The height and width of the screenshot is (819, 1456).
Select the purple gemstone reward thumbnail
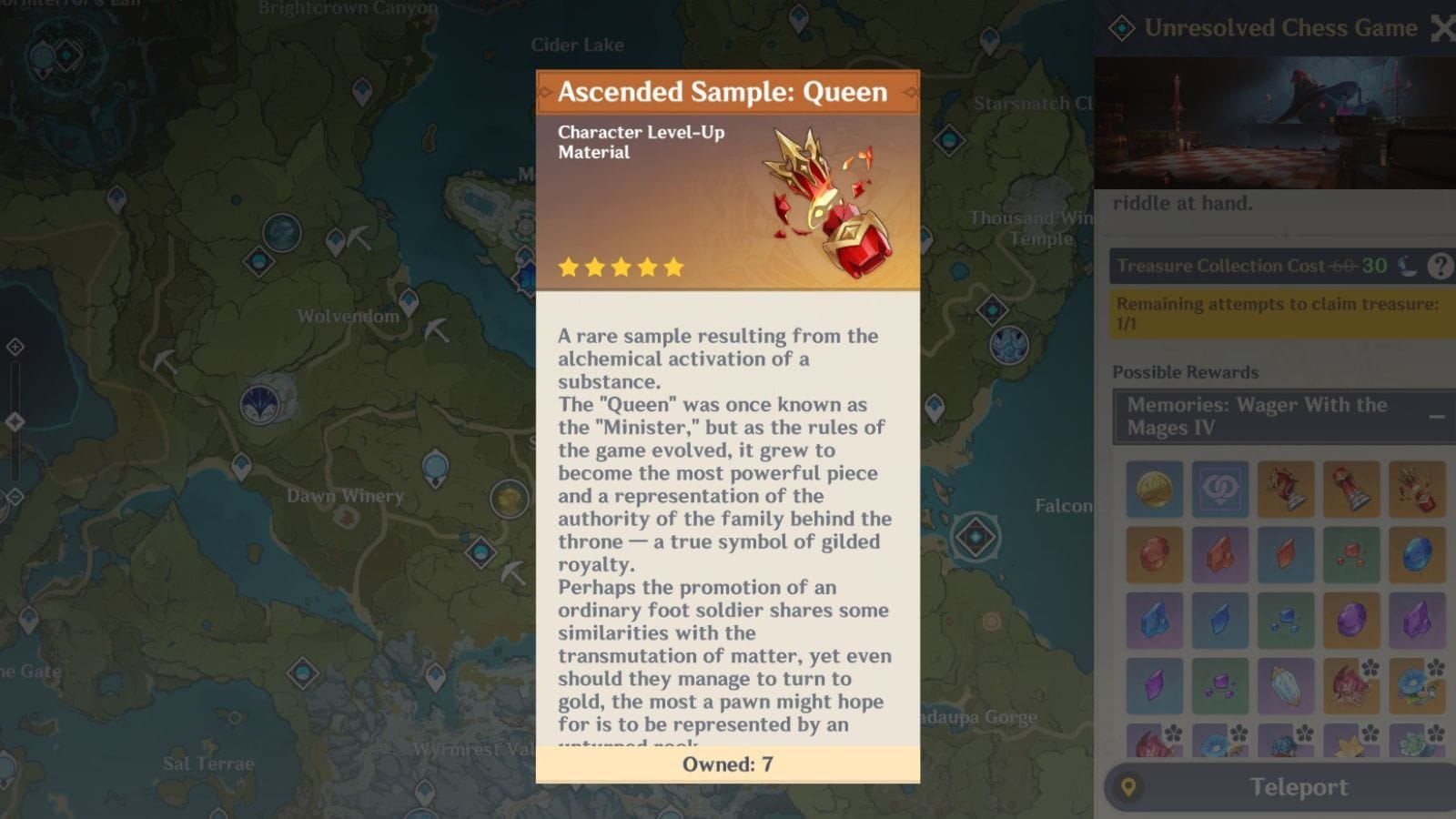coord(1352,620)
